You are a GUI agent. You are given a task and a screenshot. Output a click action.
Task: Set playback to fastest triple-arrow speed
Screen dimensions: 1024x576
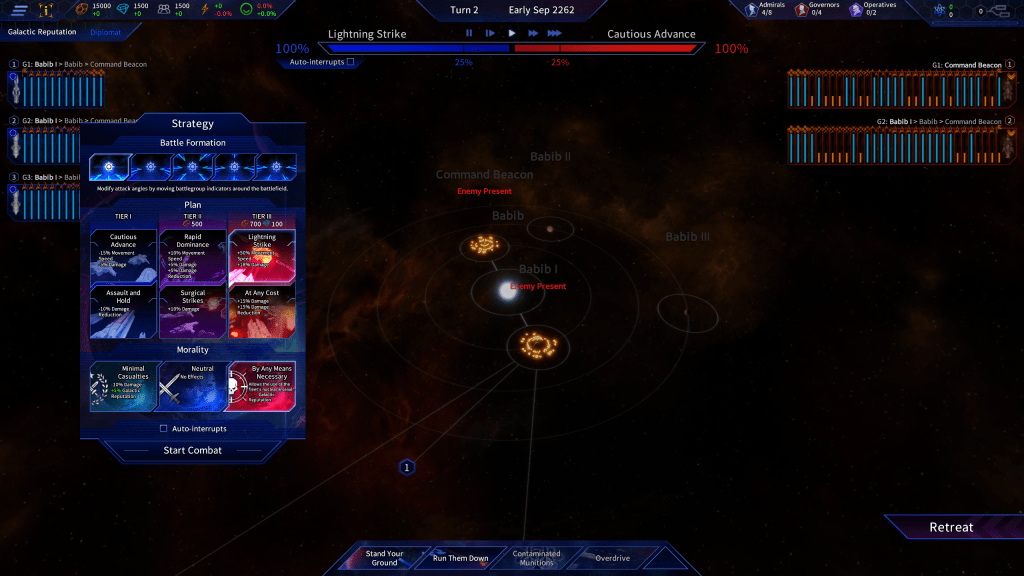pos(555,33)
